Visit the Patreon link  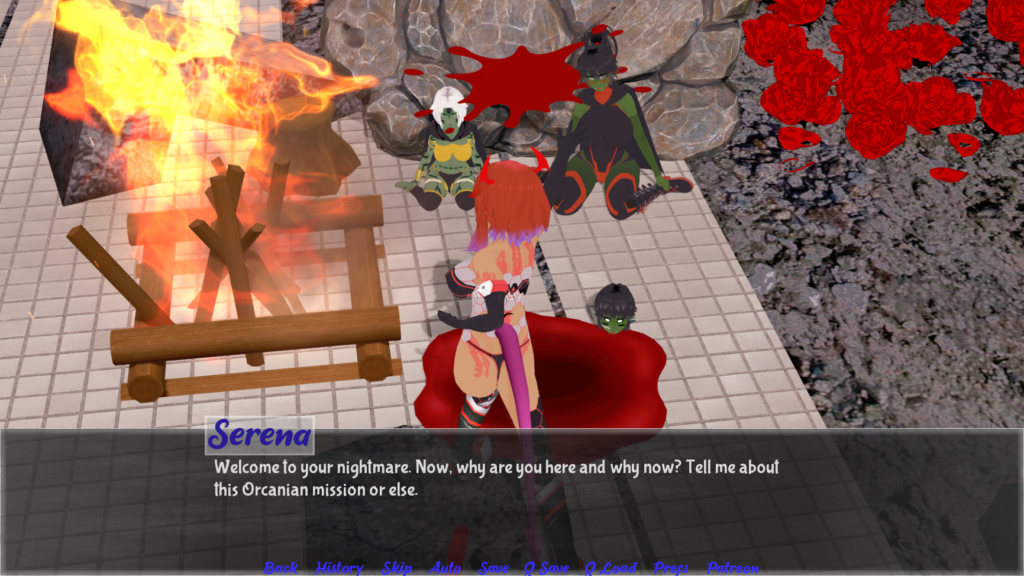[x=732, y=567]
